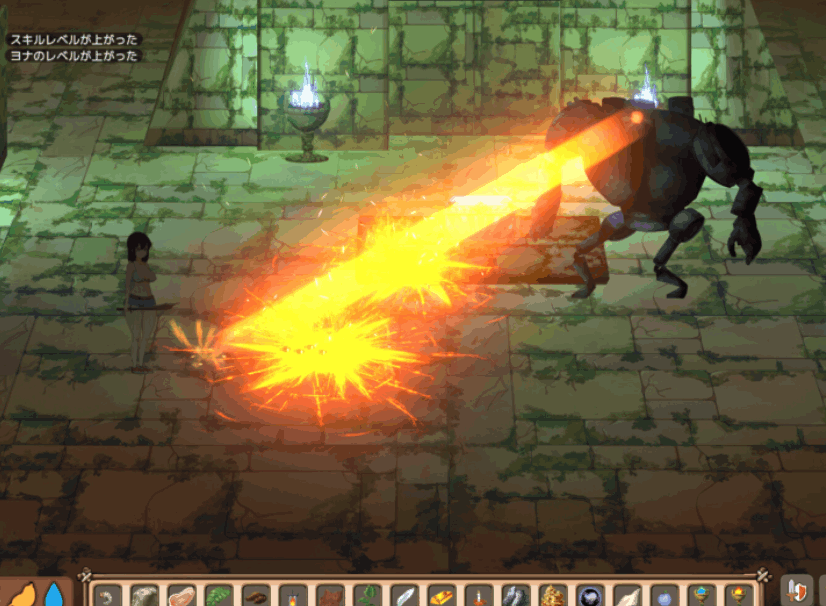Image resolution: width=826 pixels, height=606 pixels.
Task: Select the blue flame brazier slot
Action: 701,597
